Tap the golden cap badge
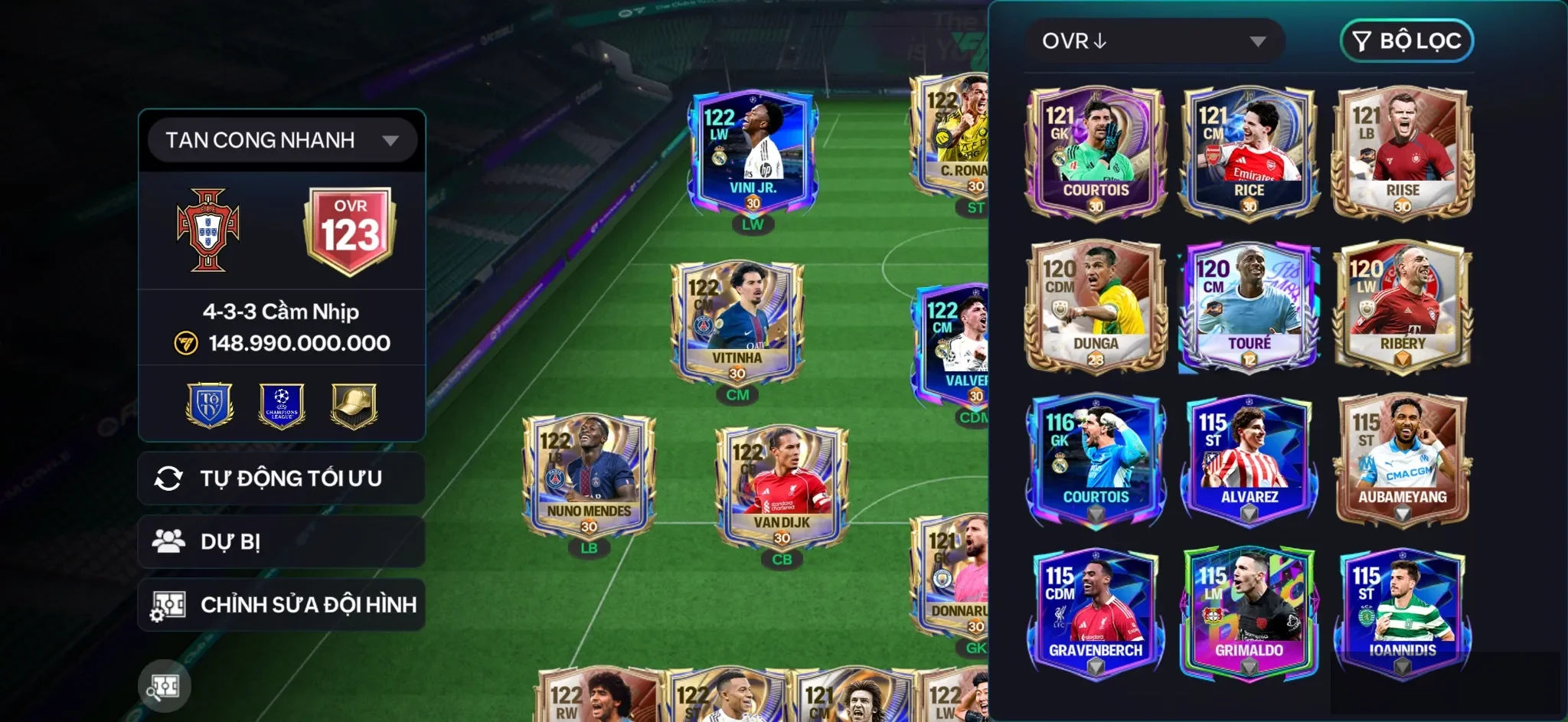Screen dimensions: 1568x722 point(352,406)
